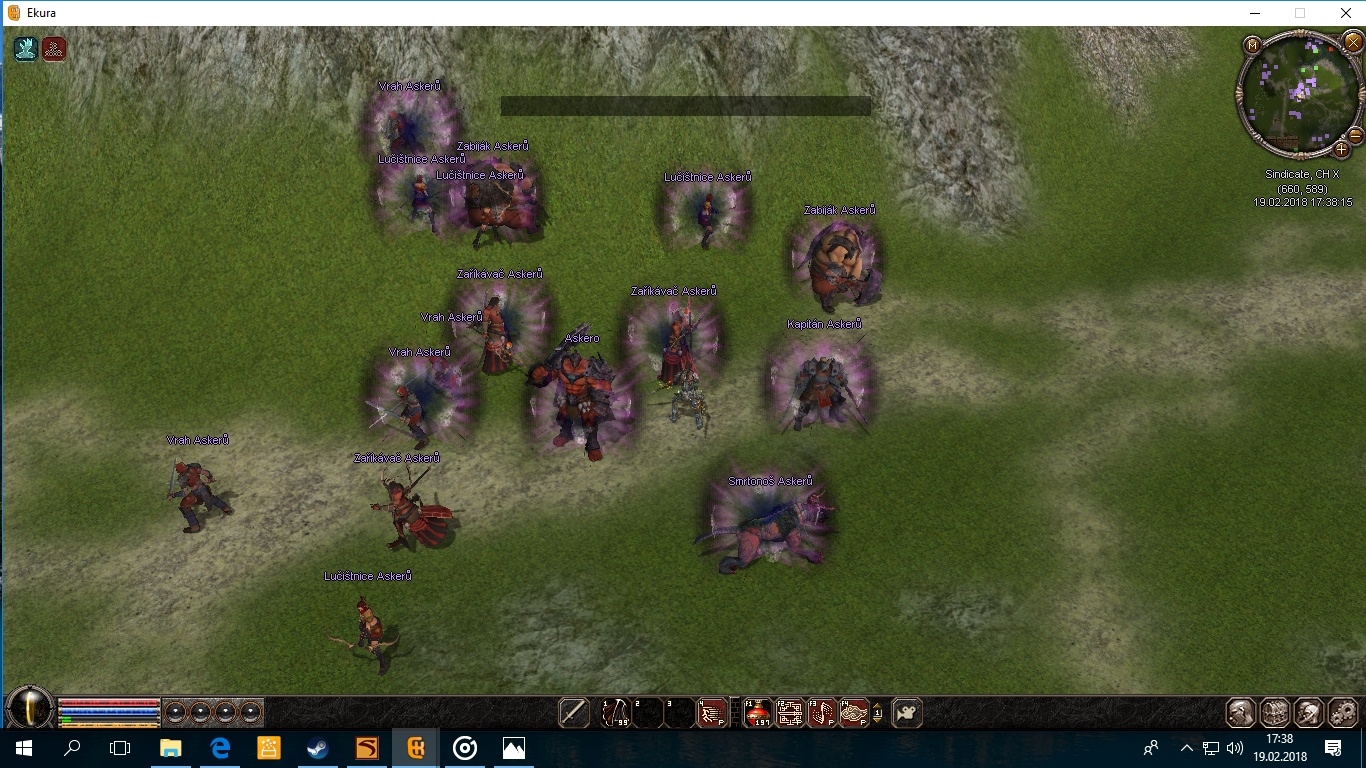
Task: Activate the sword pattern skill in slot F2
Action: click(x=790, y=713)
